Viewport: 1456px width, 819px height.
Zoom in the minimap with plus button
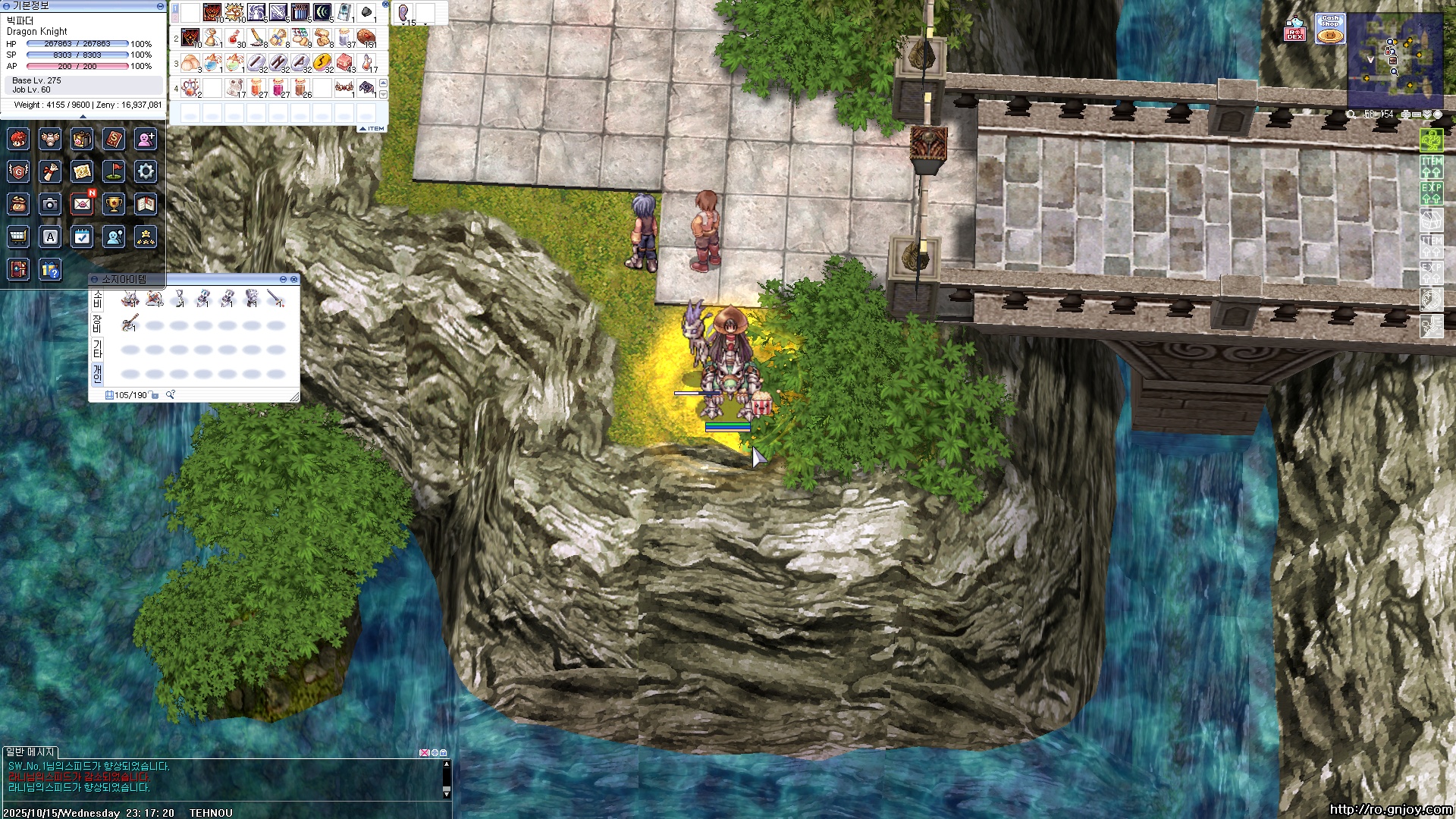pyautogui.click(x=1406, y=115)
